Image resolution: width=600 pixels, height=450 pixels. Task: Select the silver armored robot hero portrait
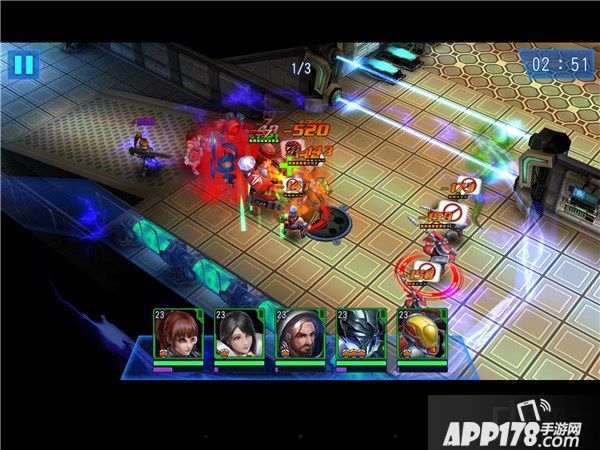tap(360, 336)
